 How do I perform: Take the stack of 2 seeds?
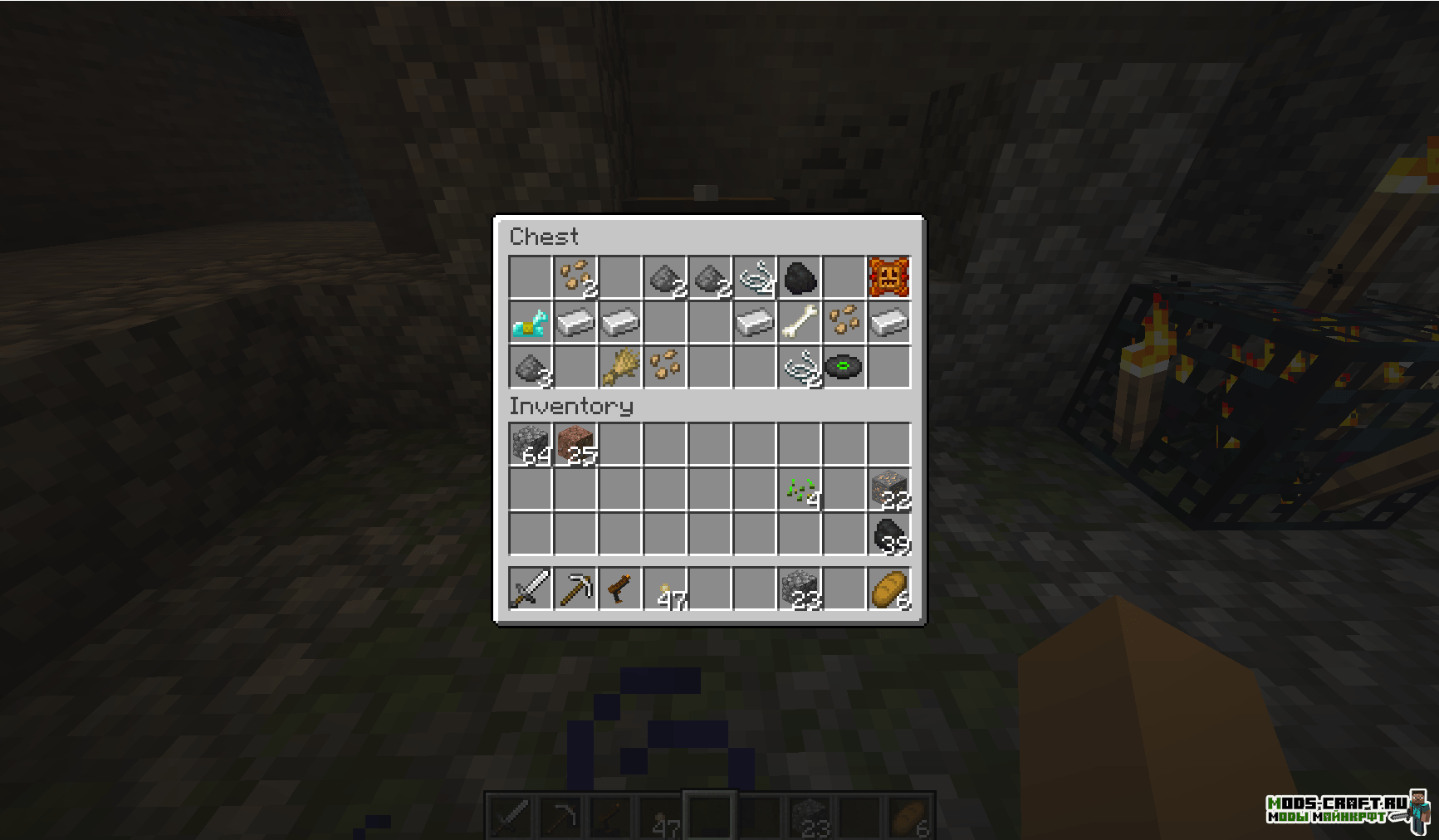[575, 278]
